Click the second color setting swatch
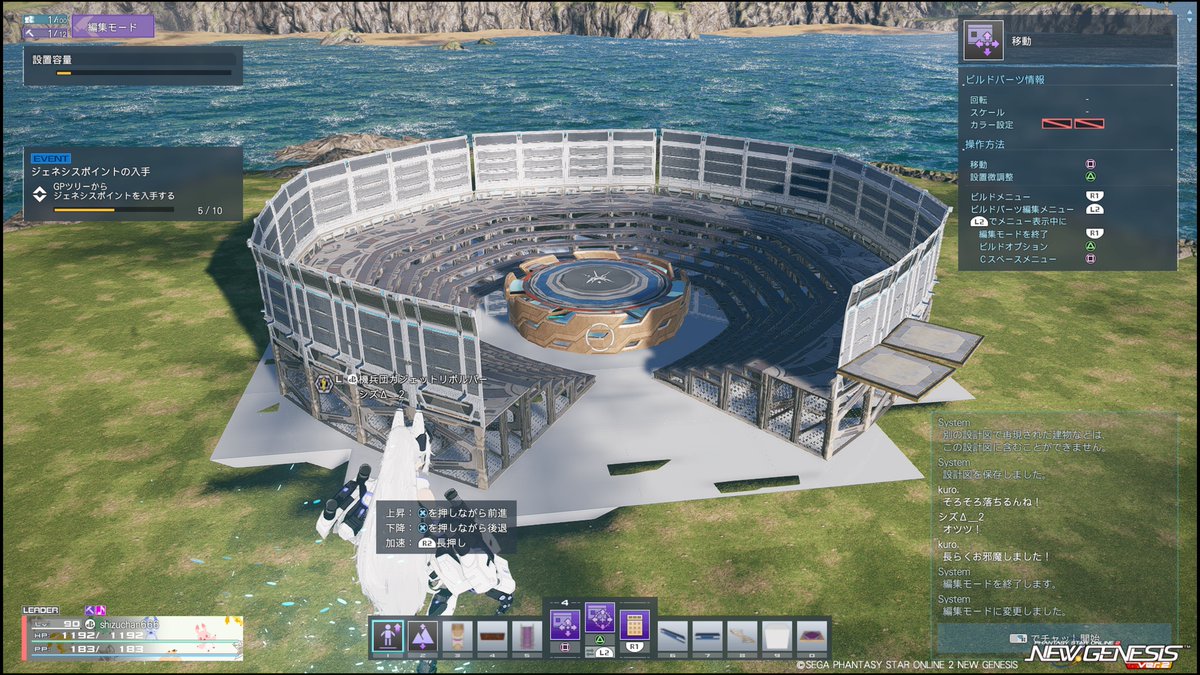 click(1089, 124)
